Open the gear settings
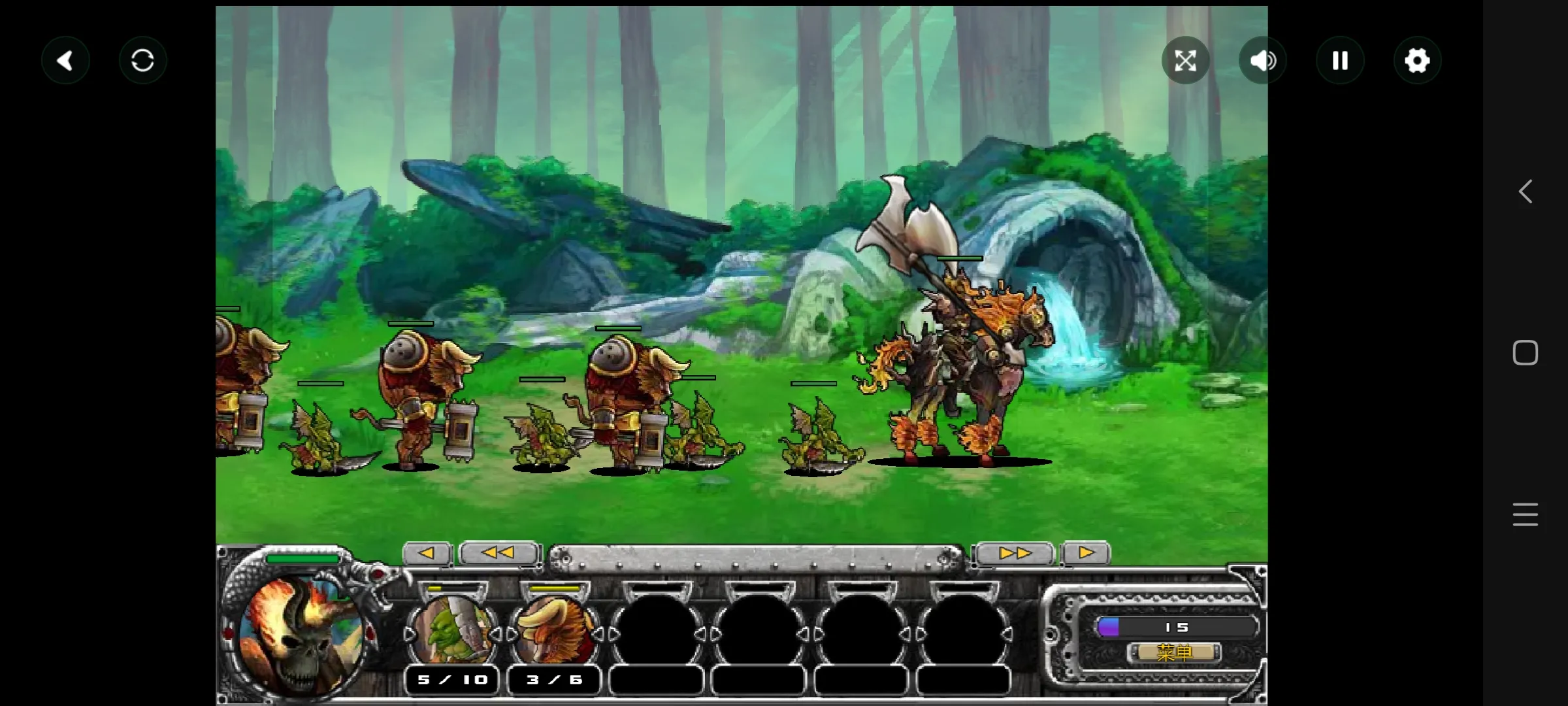 pos(1417,61)
